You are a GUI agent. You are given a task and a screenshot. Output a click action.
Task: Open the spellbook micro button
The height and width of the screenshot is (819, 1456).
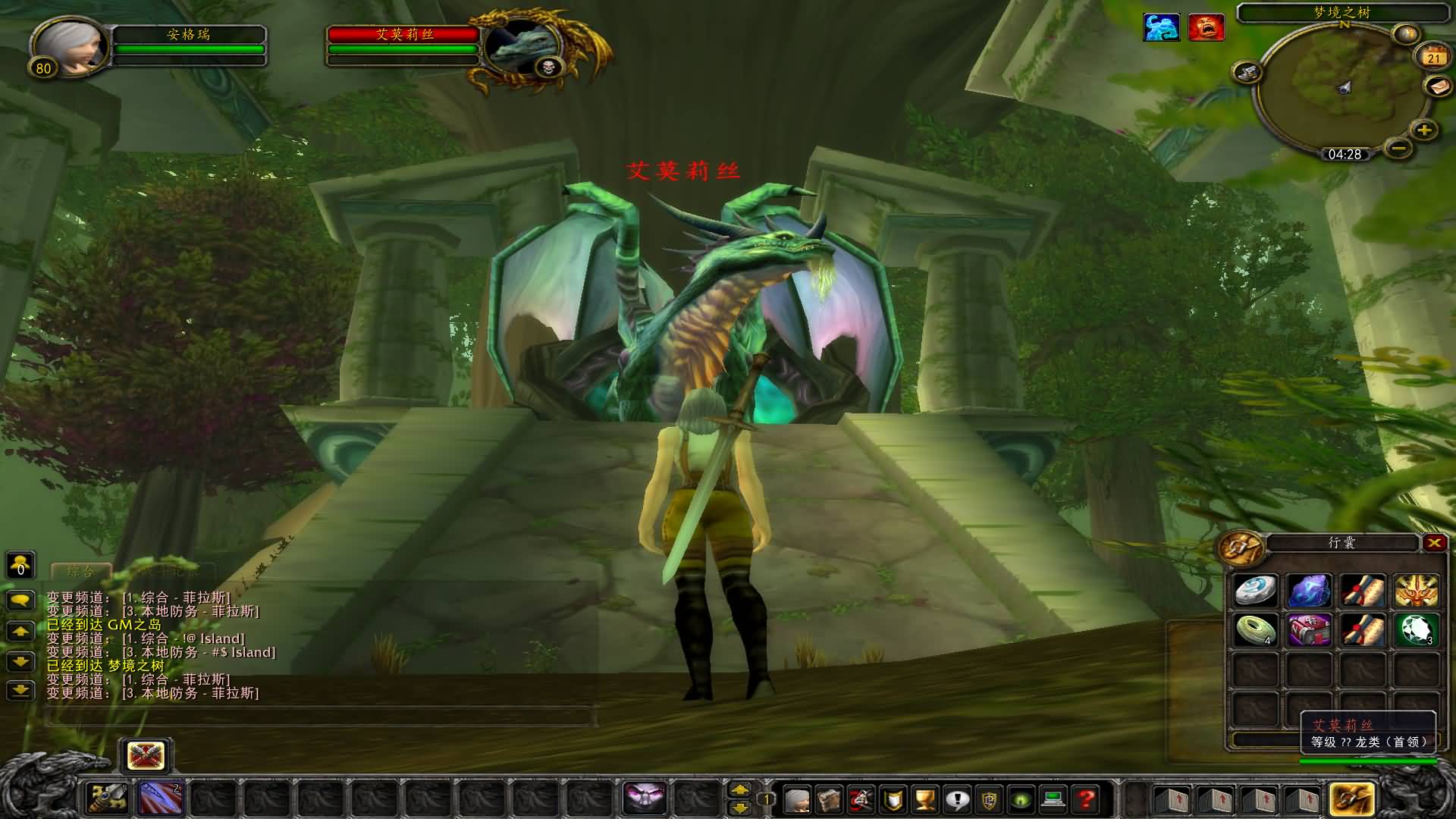pos(828,799)
